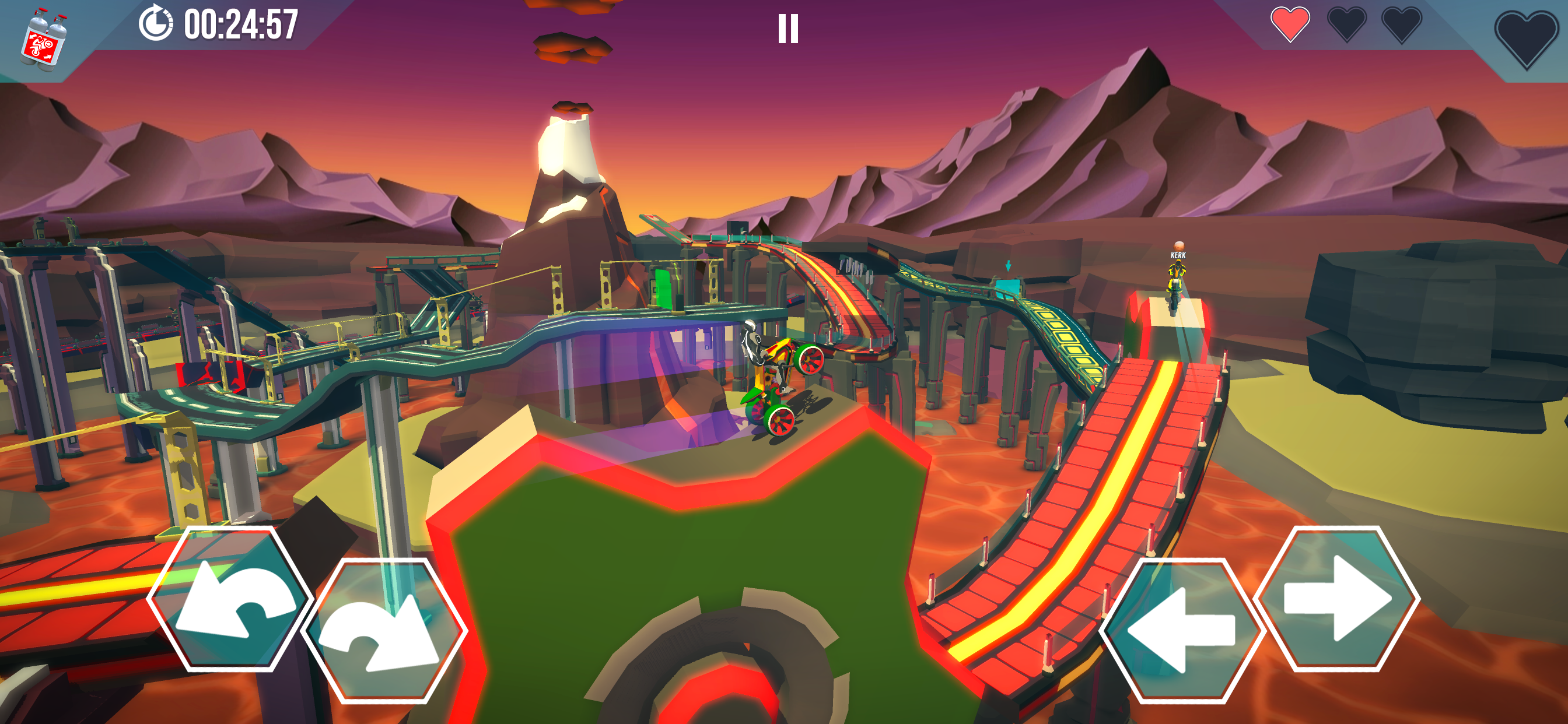Tap the lean-back counterclockwise arrow button

tap(229, 599)
